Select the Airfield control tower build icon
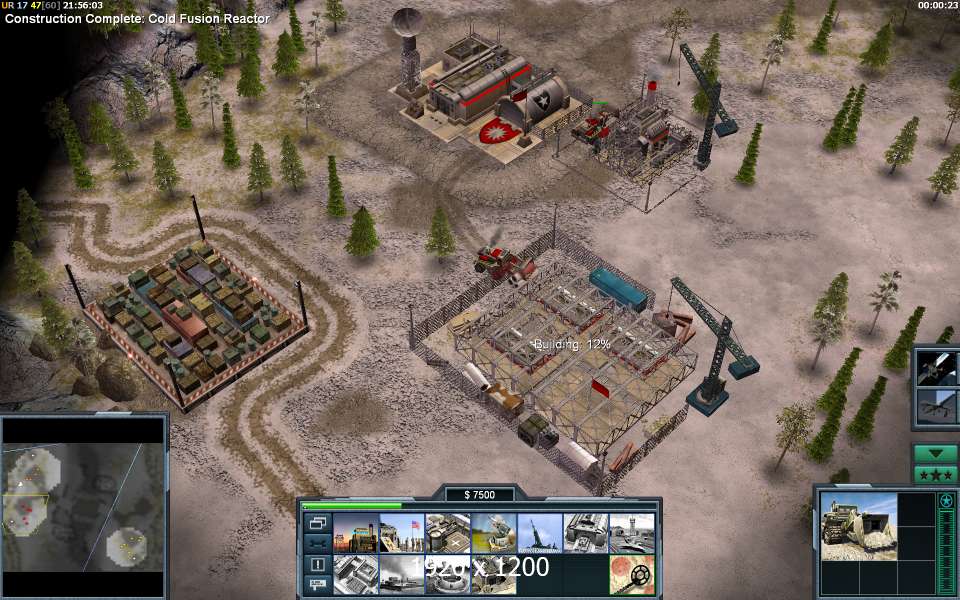 coord(631,533)
